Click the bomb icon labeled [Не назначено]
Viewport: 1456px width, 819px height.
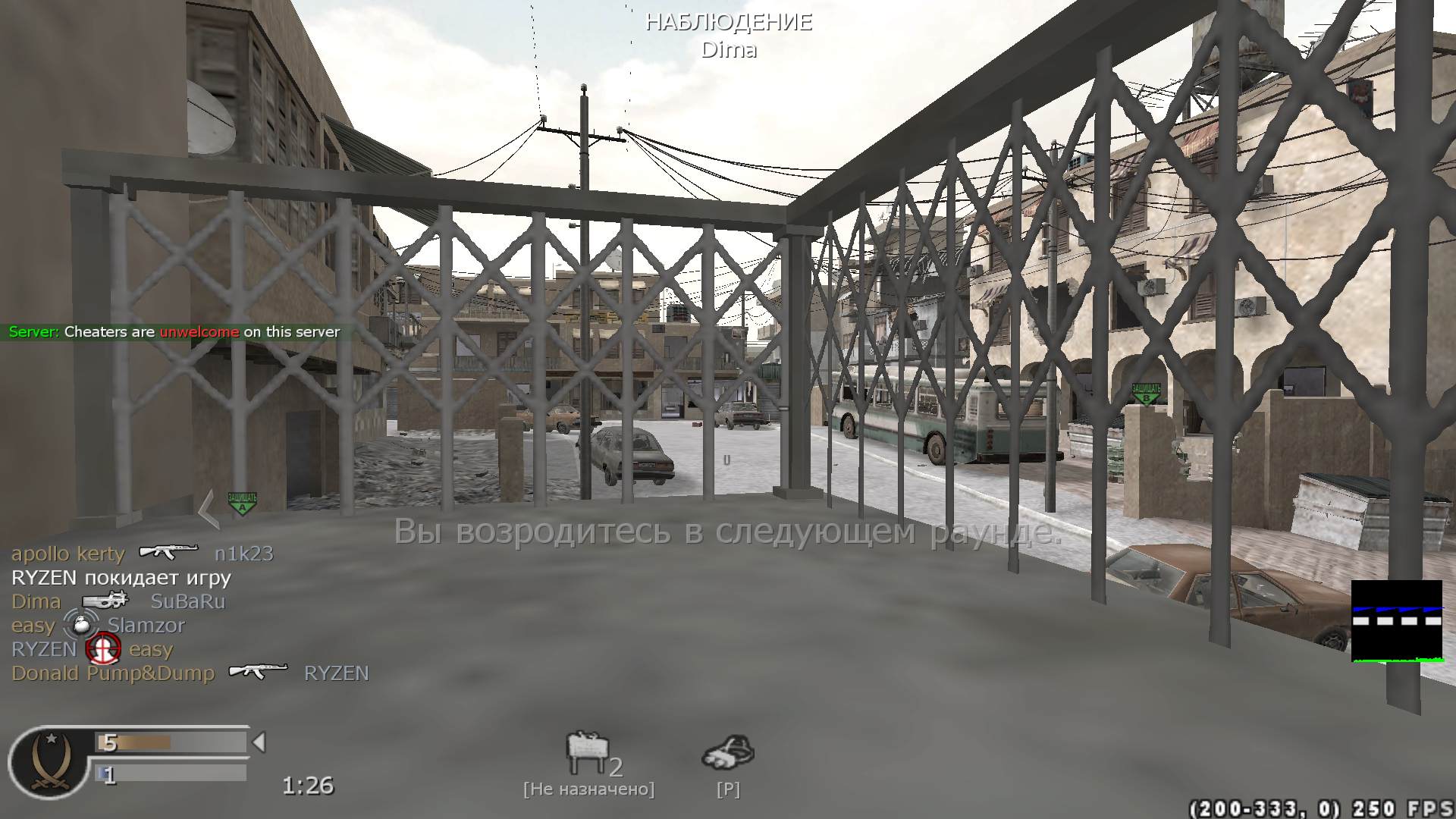tap(588, 747)
